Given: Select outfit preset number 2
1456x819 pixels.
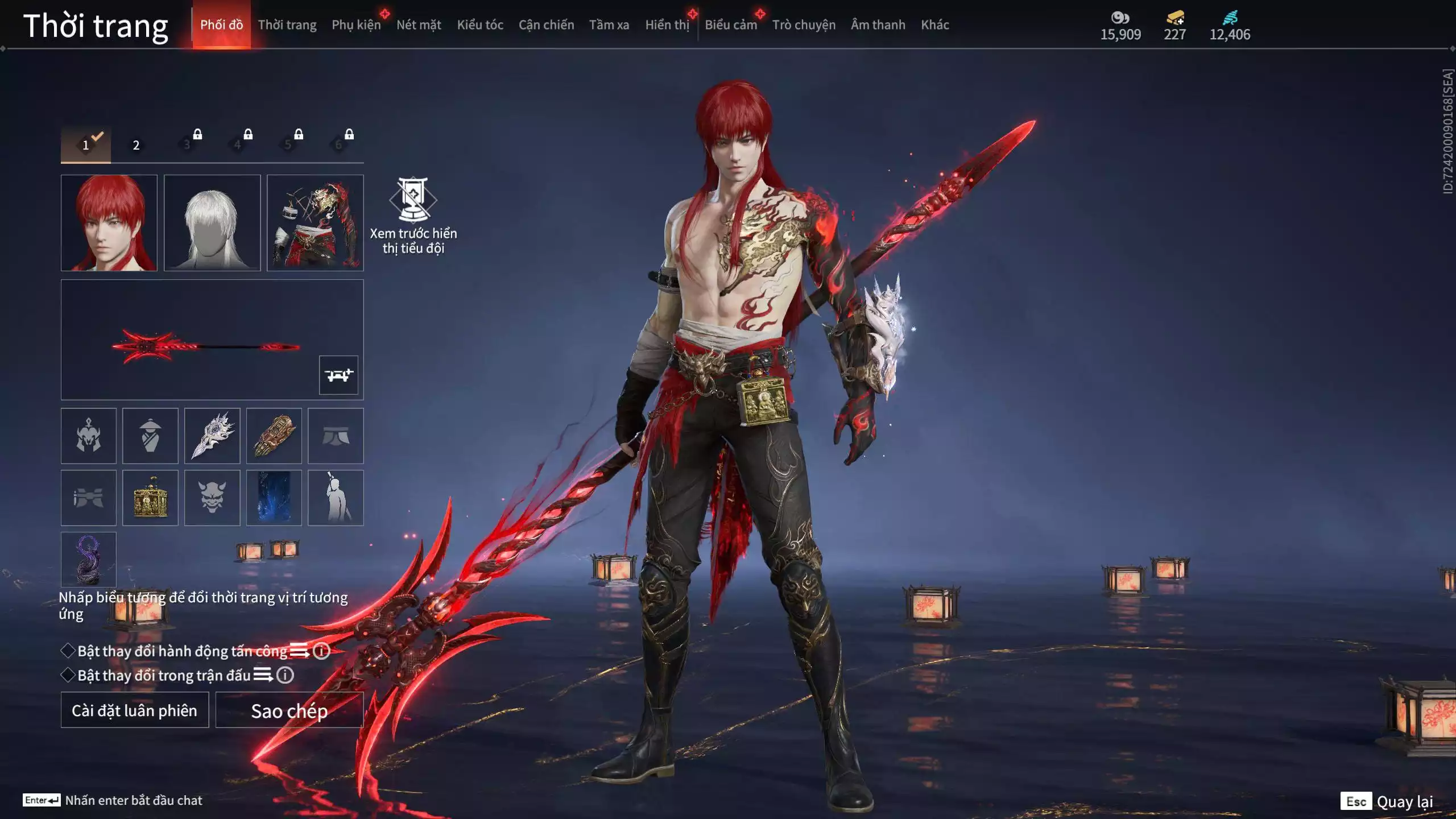Looking at the screenshot, I should pos(136,145).
